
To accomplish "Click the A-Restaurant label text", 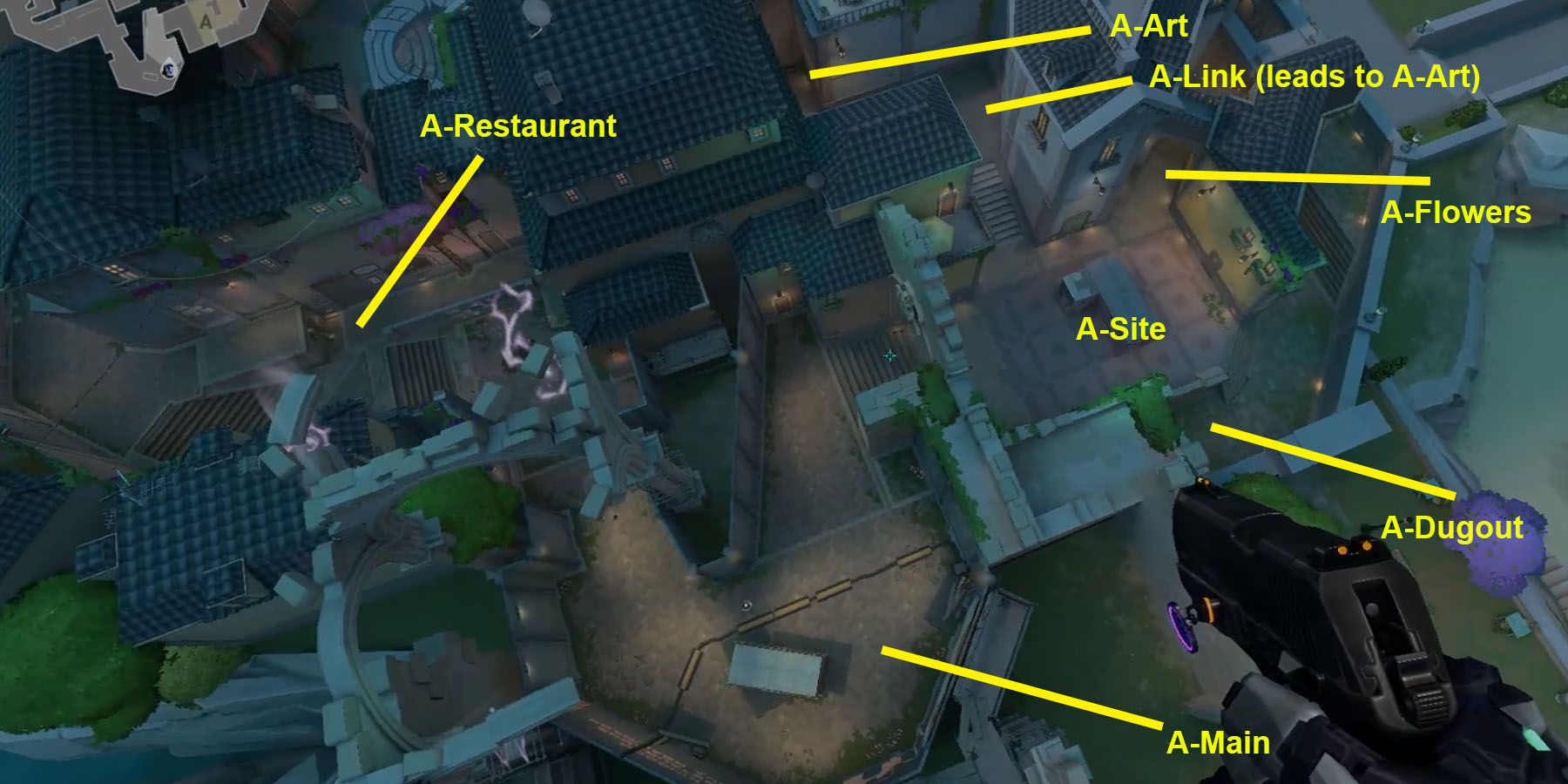I will (519, 126).
